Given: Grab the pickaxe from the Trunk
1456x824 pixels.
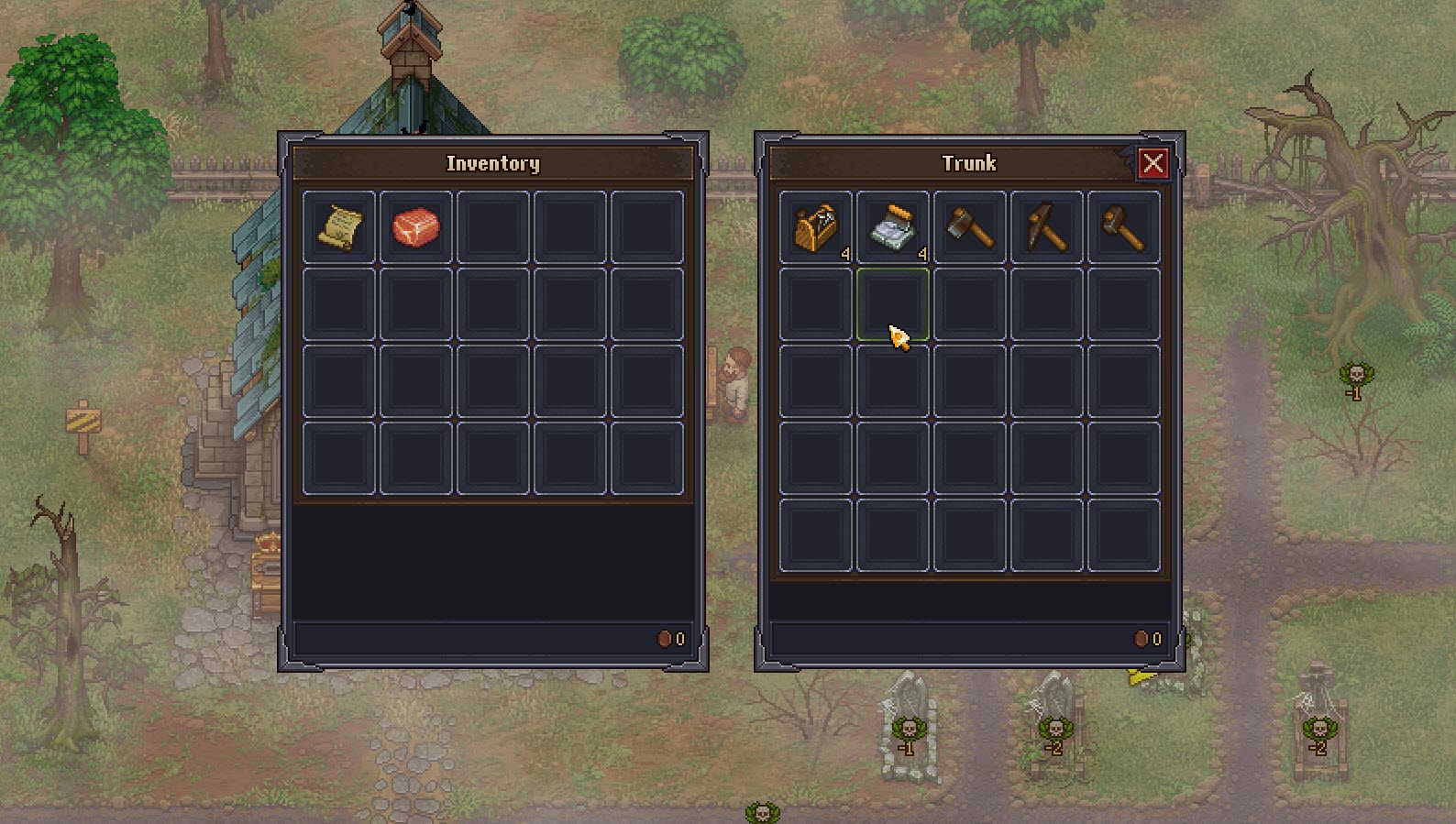Looking at the screenshot, I should (1045, 227).
